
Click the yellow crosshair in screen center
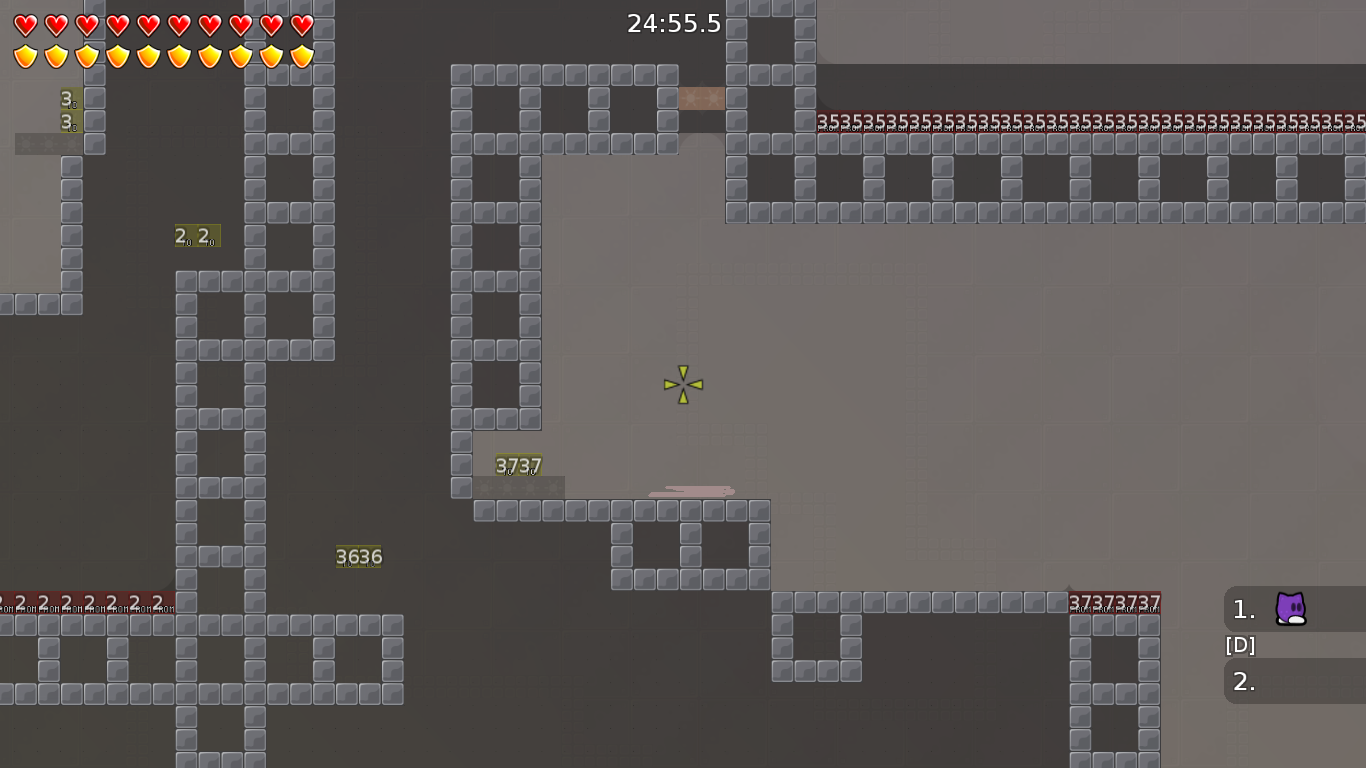(681, 384)
